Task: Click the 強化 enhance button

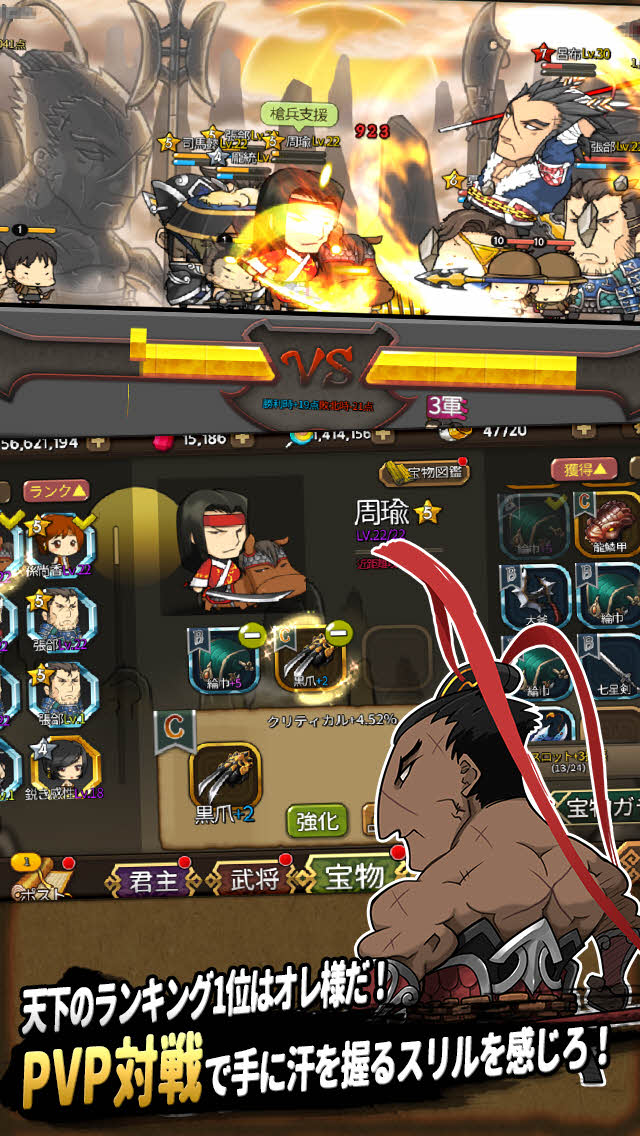Action: 317,821
